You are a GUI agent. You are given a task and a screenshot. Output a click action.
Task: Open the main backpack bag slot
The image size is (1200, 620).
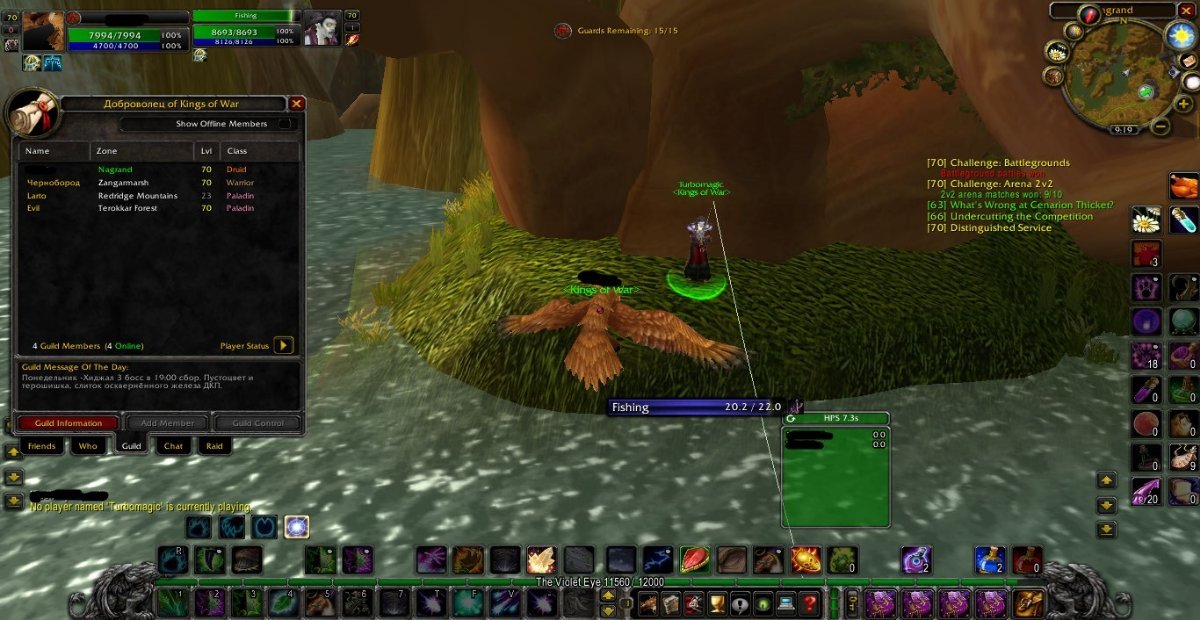point(1028,603)
